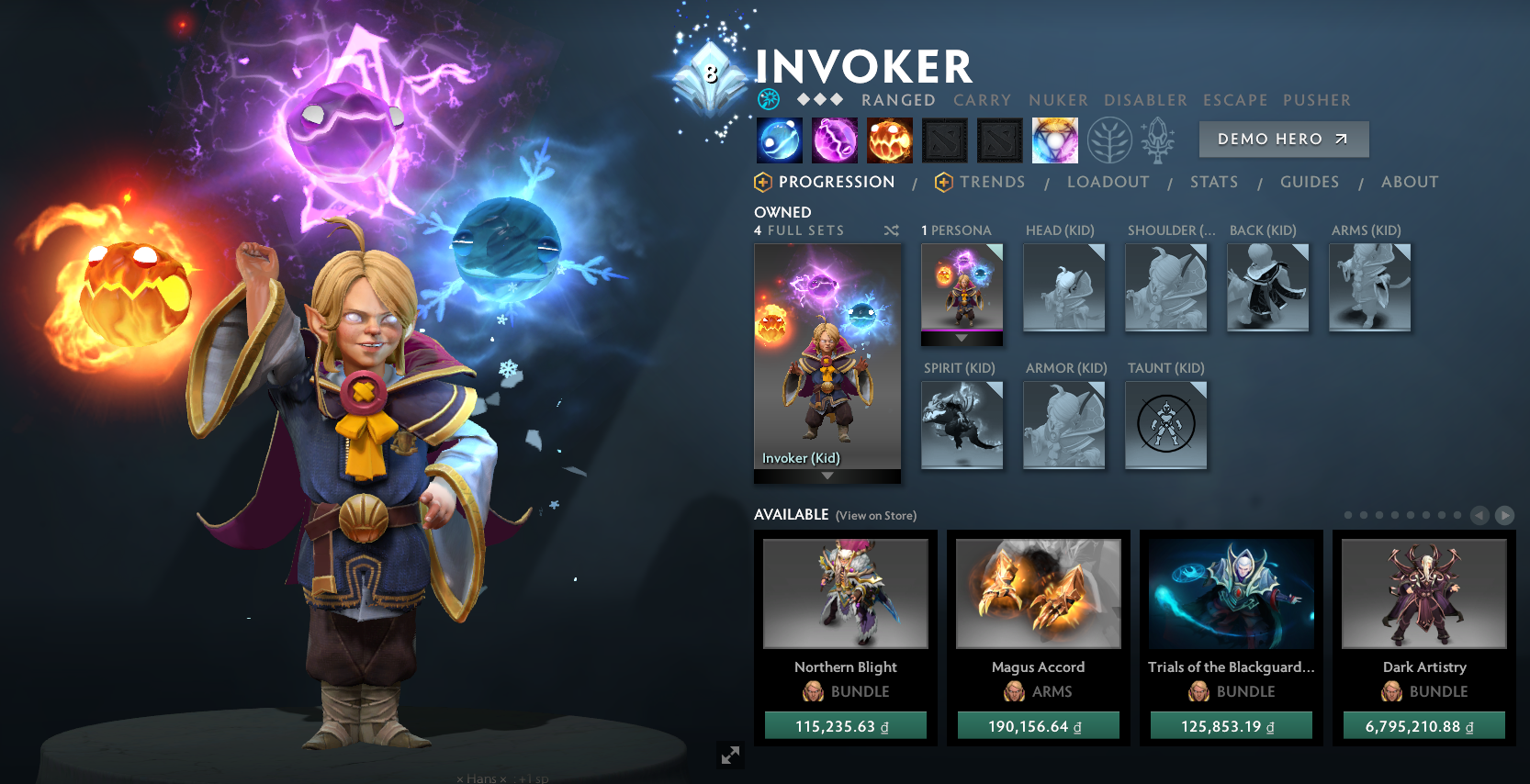Click the level 8 hero badge

click(710, 73)
